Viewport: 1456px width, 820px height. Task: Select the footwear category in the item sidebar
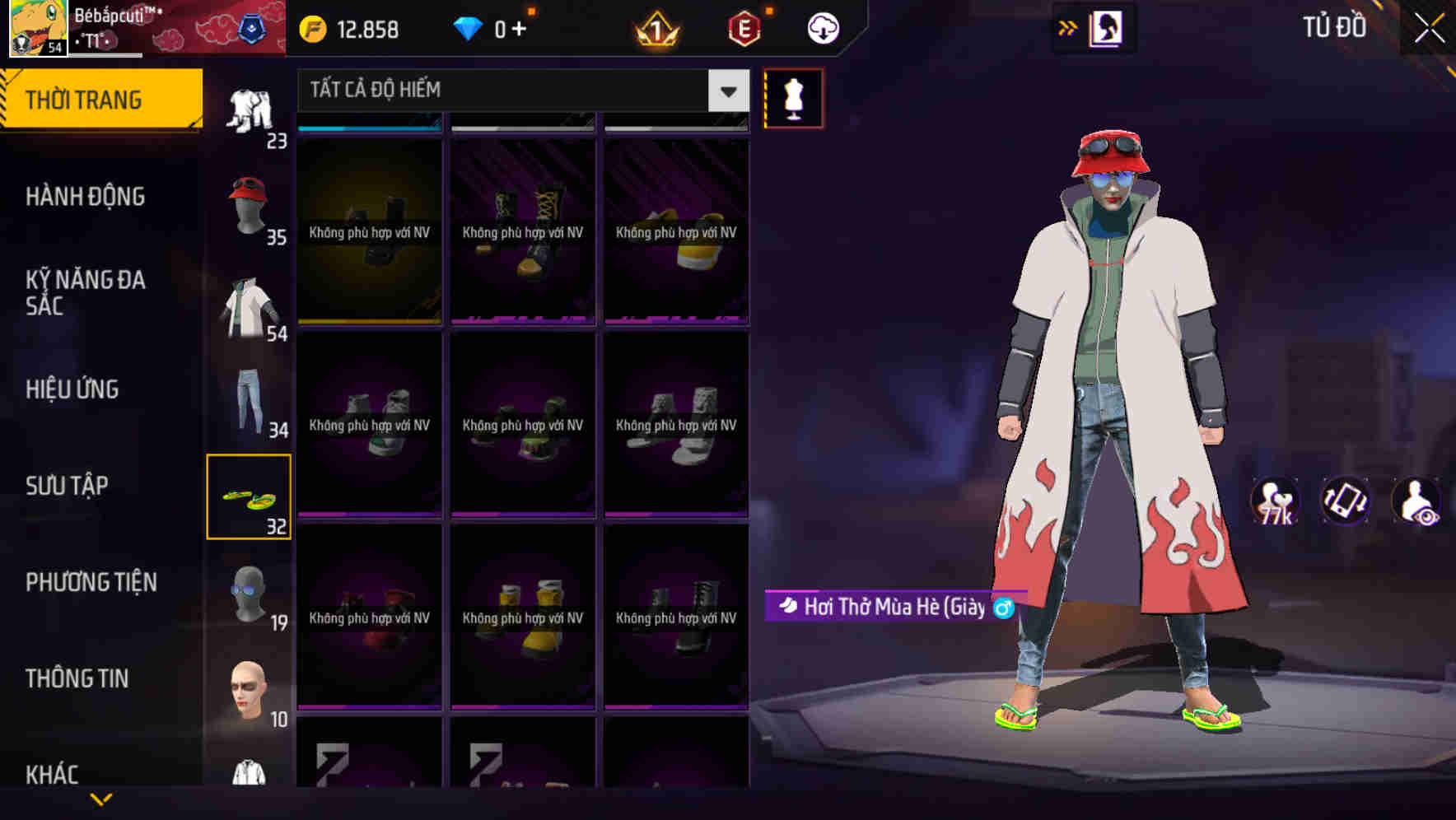click(x=250, y=494)
